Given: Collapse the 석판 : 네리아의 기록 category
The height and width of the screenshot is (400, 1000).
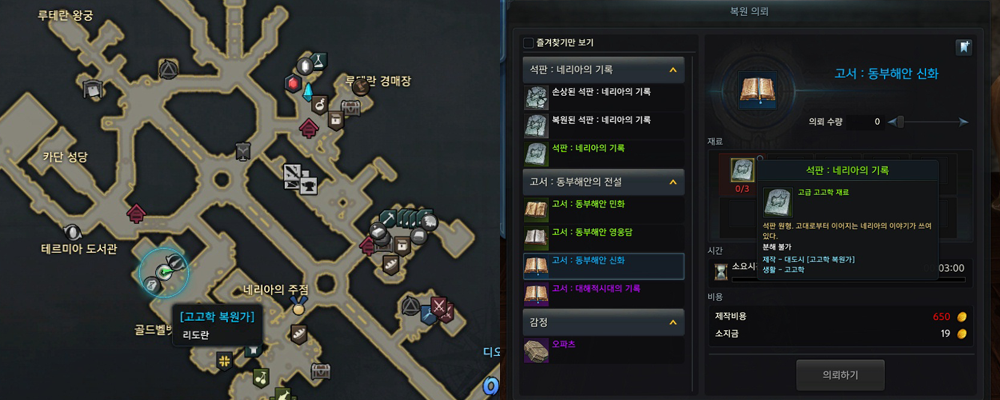Looking at the screenshot, I should click(x=672, y=70).
